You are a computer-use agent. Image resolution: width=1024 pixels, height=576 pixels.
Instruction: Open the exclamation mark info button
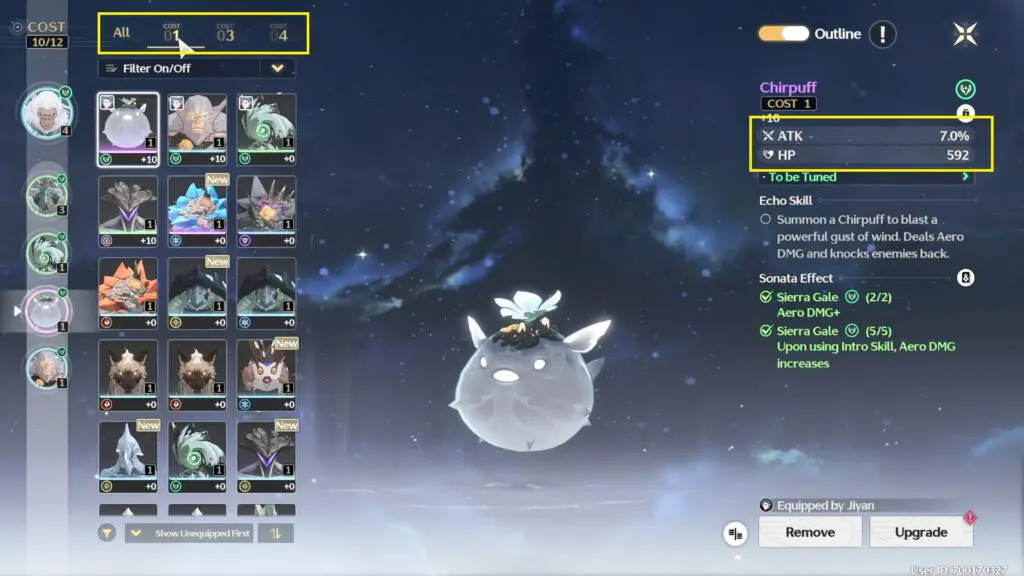(x=882, y=34)
